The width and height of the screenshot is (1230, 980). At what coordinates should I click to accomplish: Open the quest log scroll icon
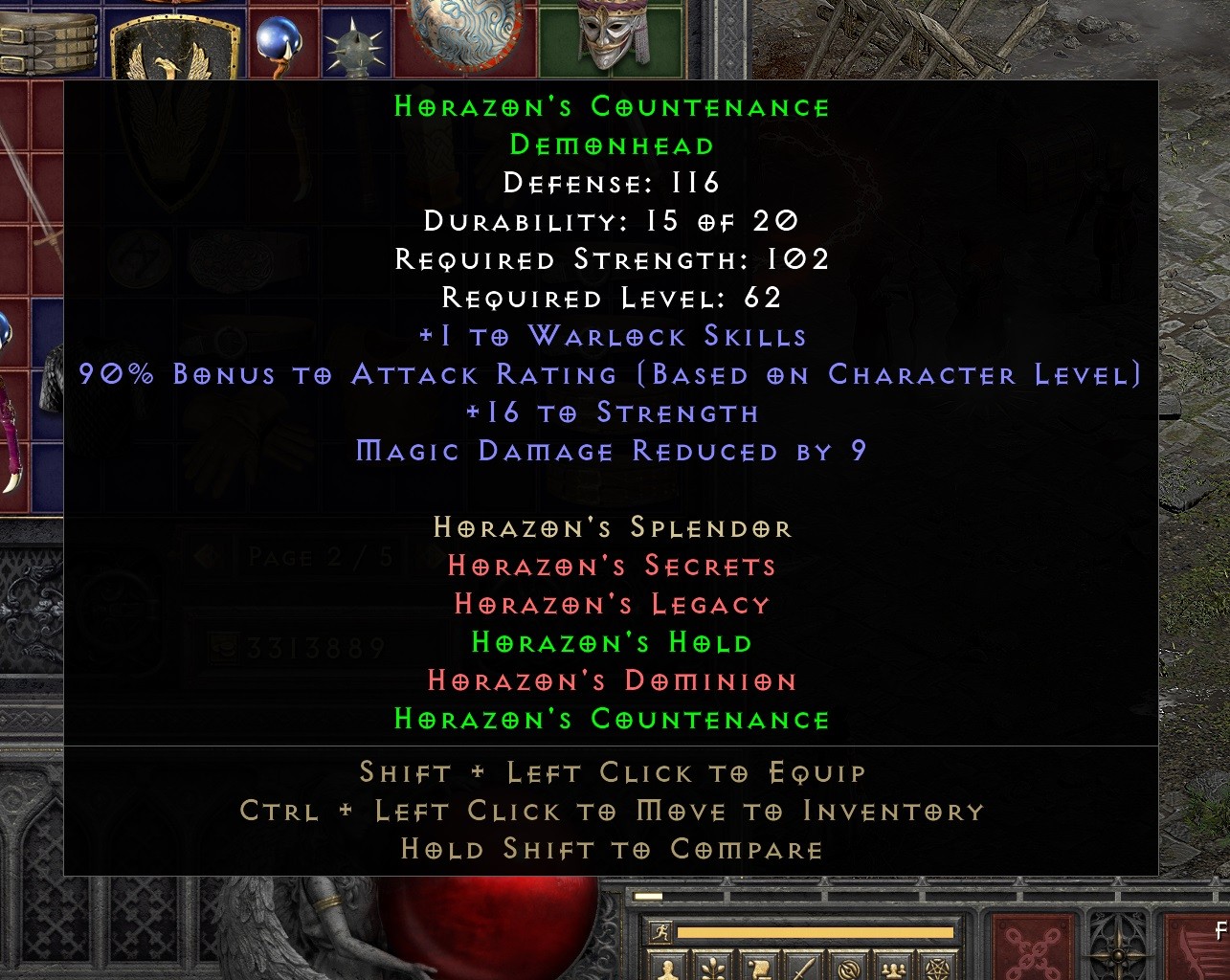(x=759, y=969)
